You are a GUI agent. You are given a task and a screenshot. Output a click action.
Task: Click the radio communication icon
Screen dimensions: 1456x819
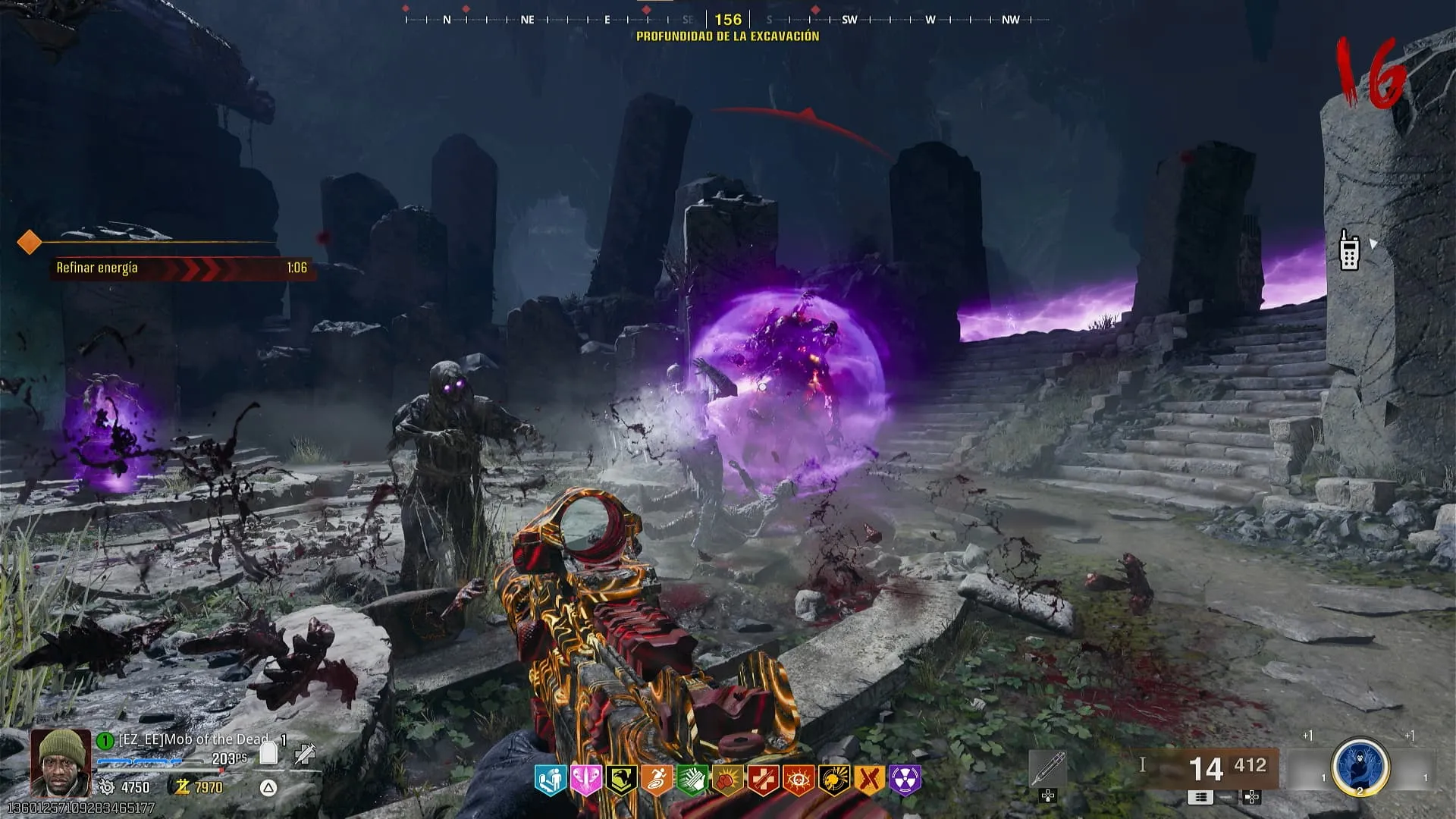click(1349, 249)
